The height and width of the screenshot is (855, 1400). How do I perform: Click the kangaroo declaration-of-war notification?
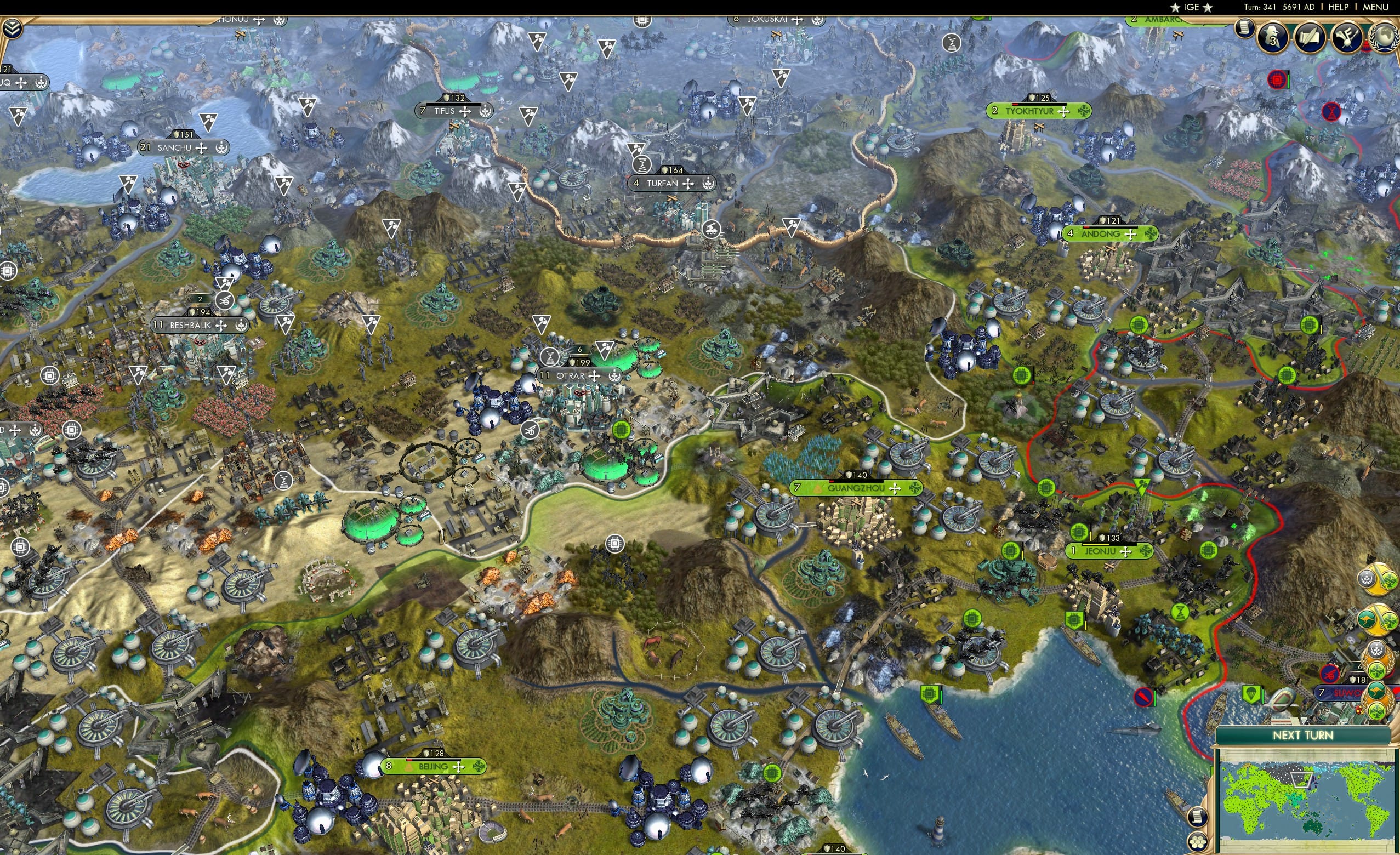[x=1374, y=619]
